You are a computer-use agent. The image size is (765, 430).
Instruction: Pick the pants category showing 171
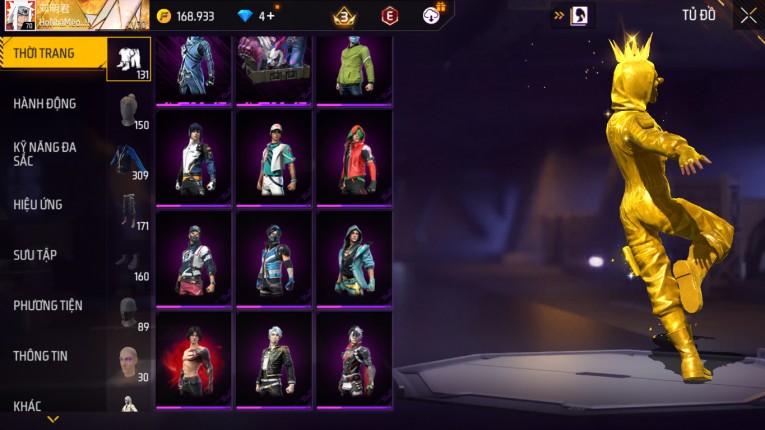[128, 211]
